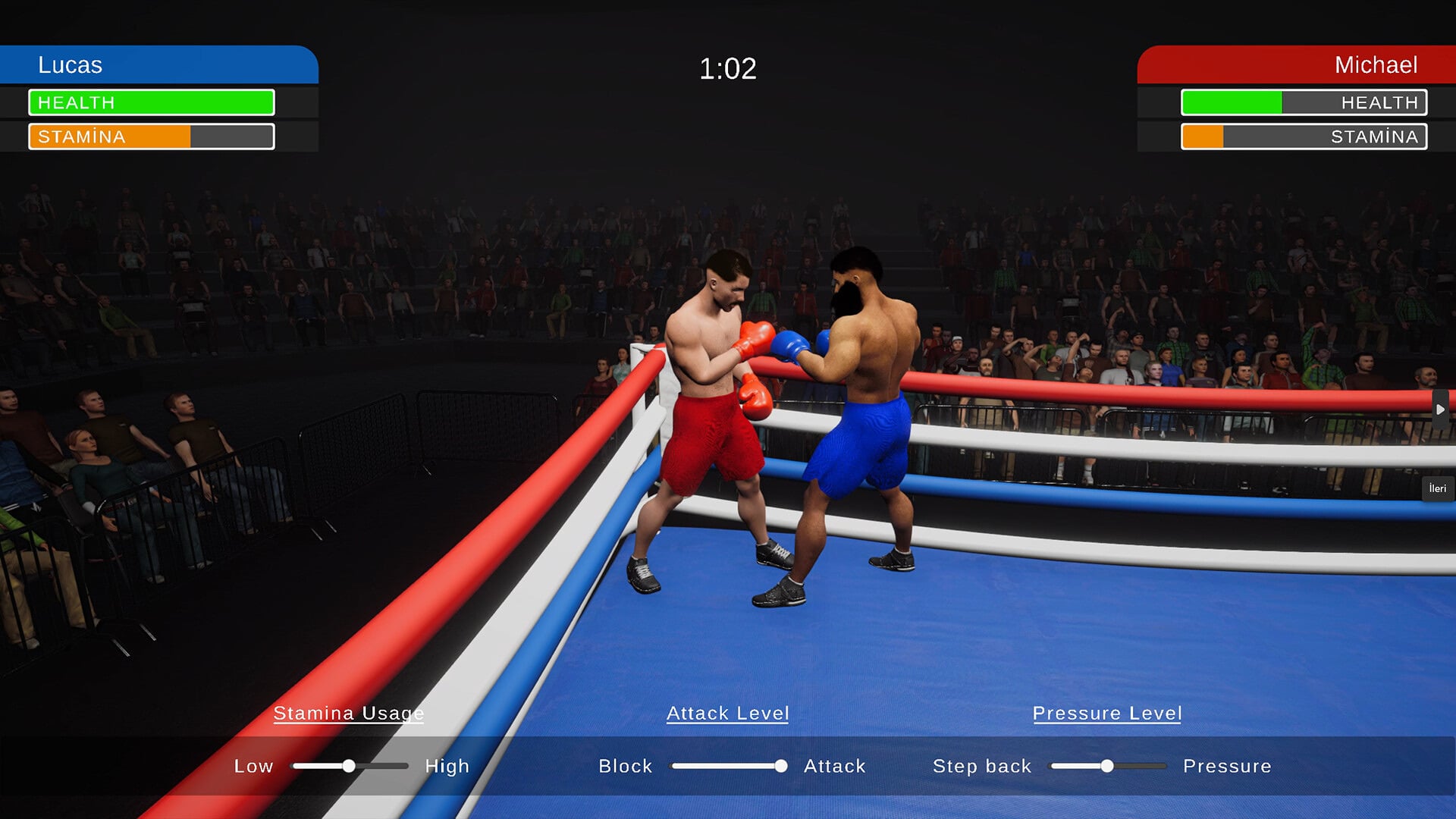
Task: Click the Pressure Level slider handle
Action: (x=1109, y=767)
